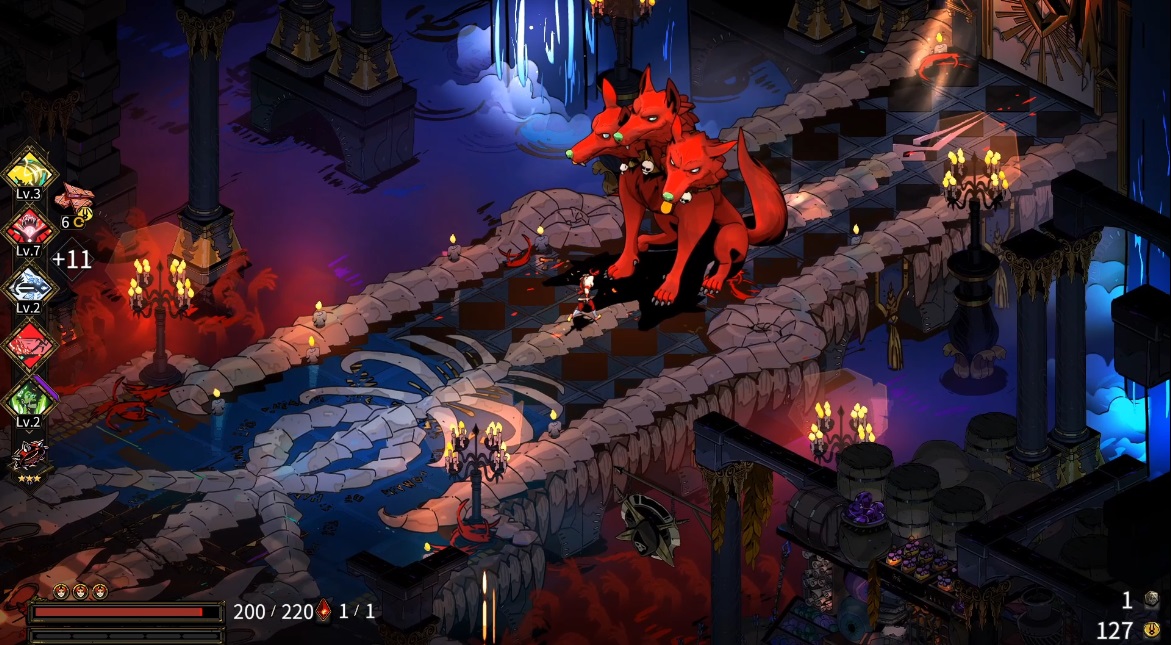Select the red fanged Lv.7 boon icon
Screen dimensions: 1171x645
[29, 228]
